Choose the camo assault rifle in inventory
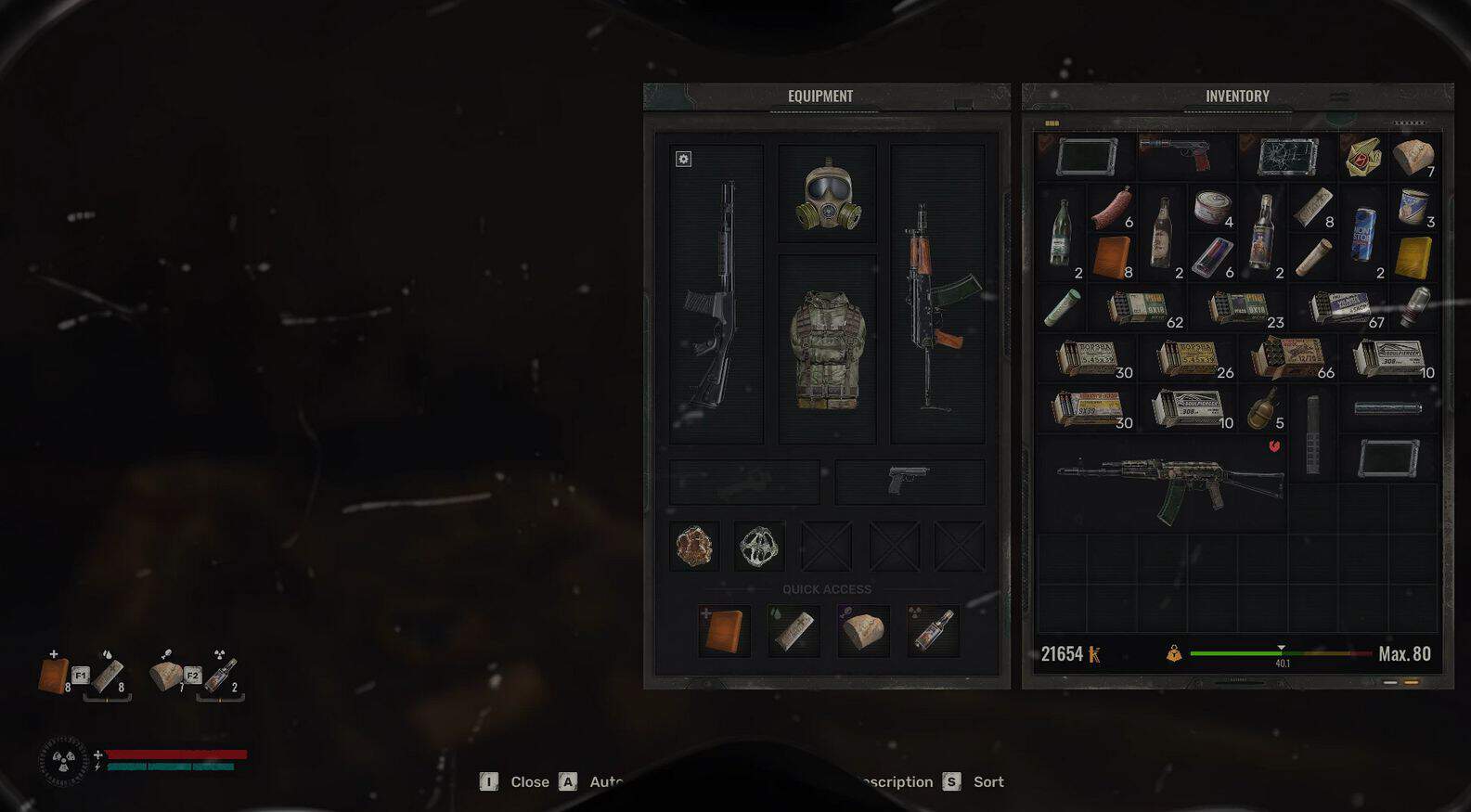This screenshot has width=1471, height=812. pos(1168,483)
